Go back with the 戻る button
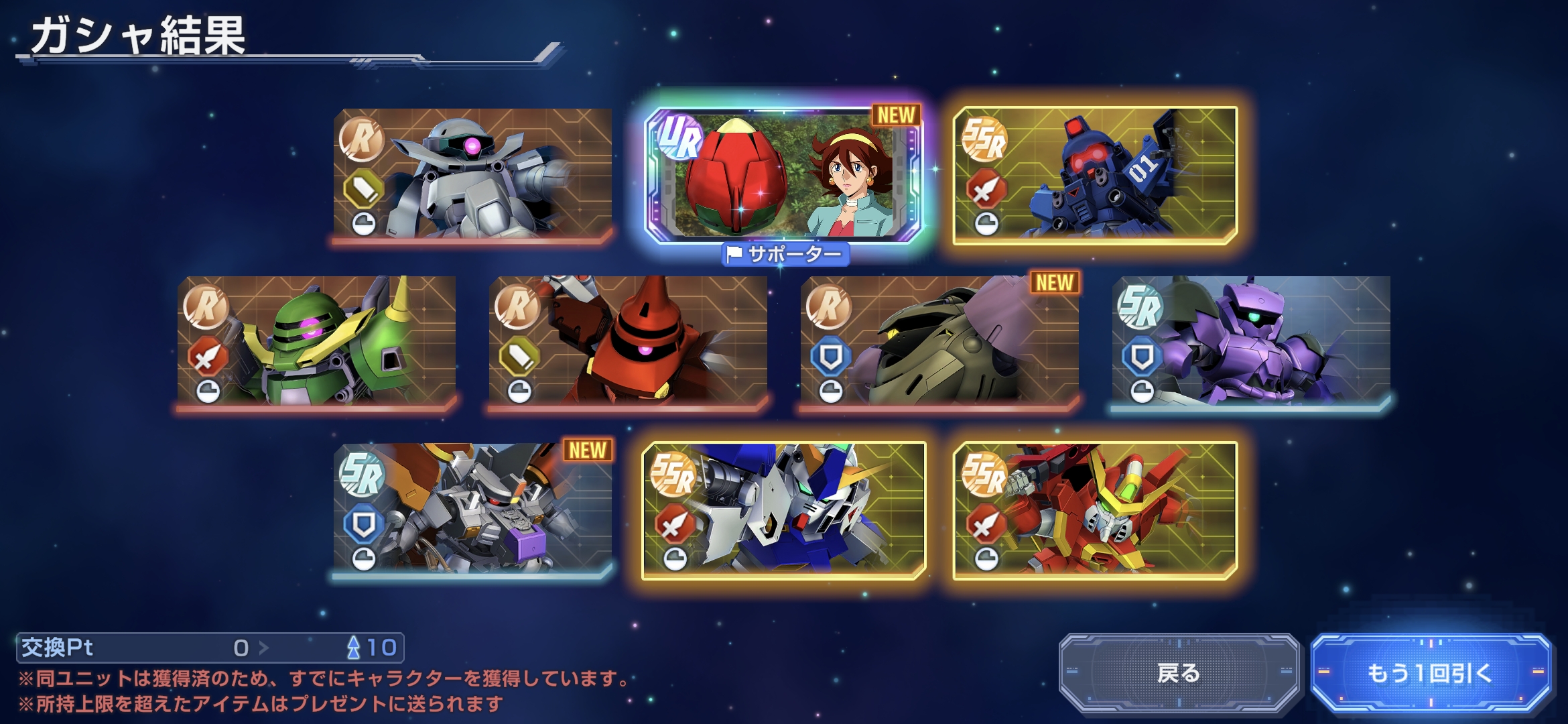The height and width of the screenshot is (724, 1568). pyautogui.click(x=1179, y=672)
